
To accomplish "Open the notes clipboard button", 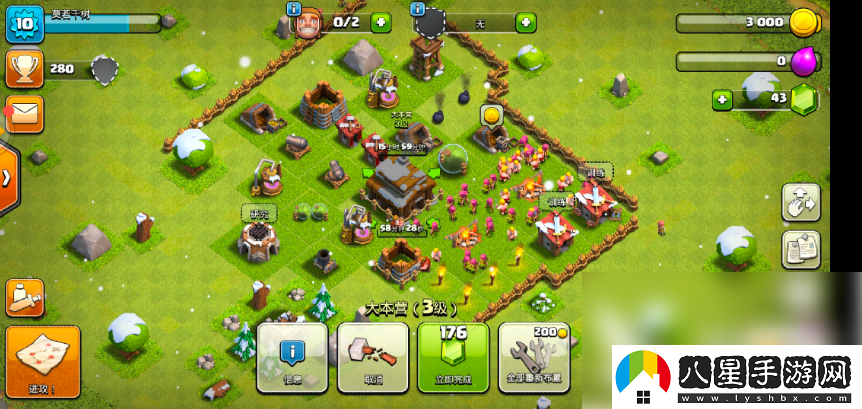I will pos(800,249).
